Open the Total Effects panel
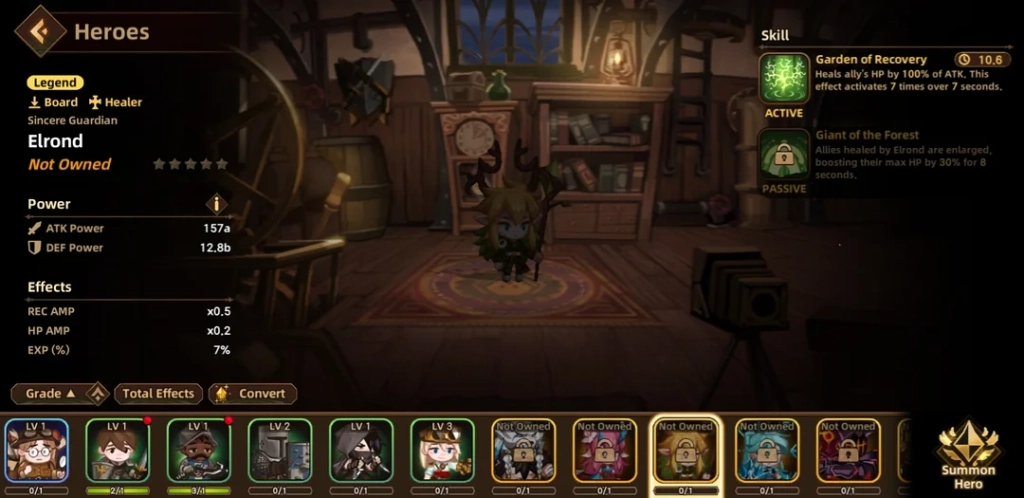 (159, 394)
